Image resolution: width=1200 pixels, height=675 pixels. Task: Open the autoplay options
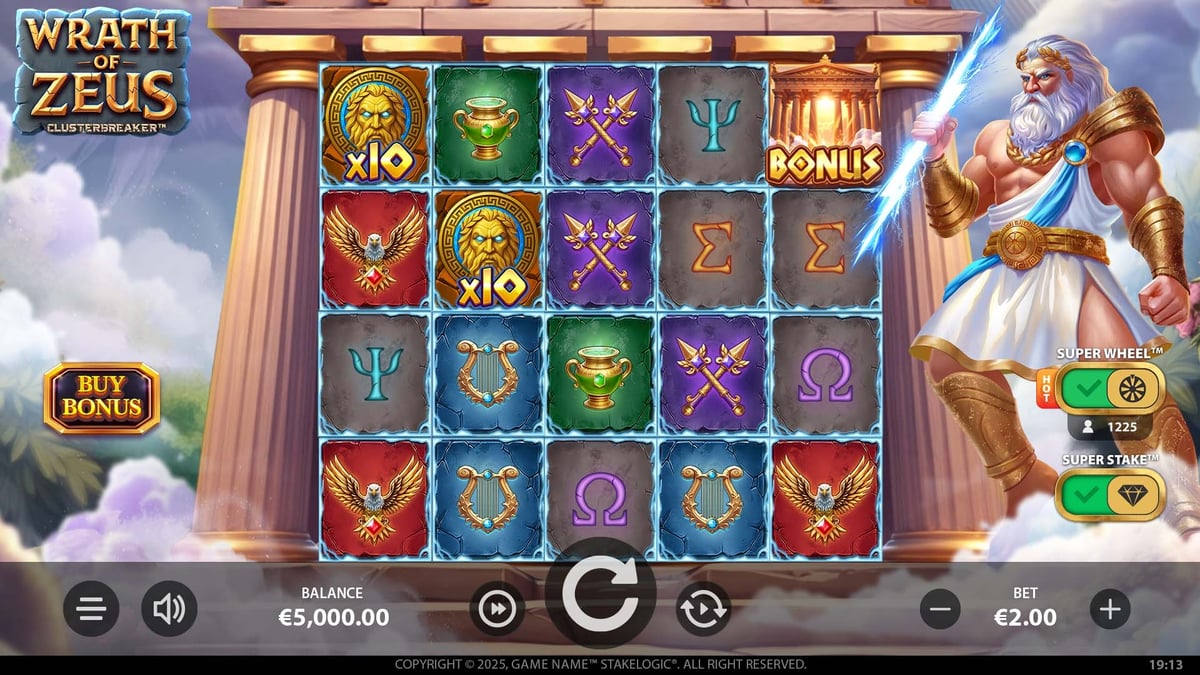pos(703,609)
